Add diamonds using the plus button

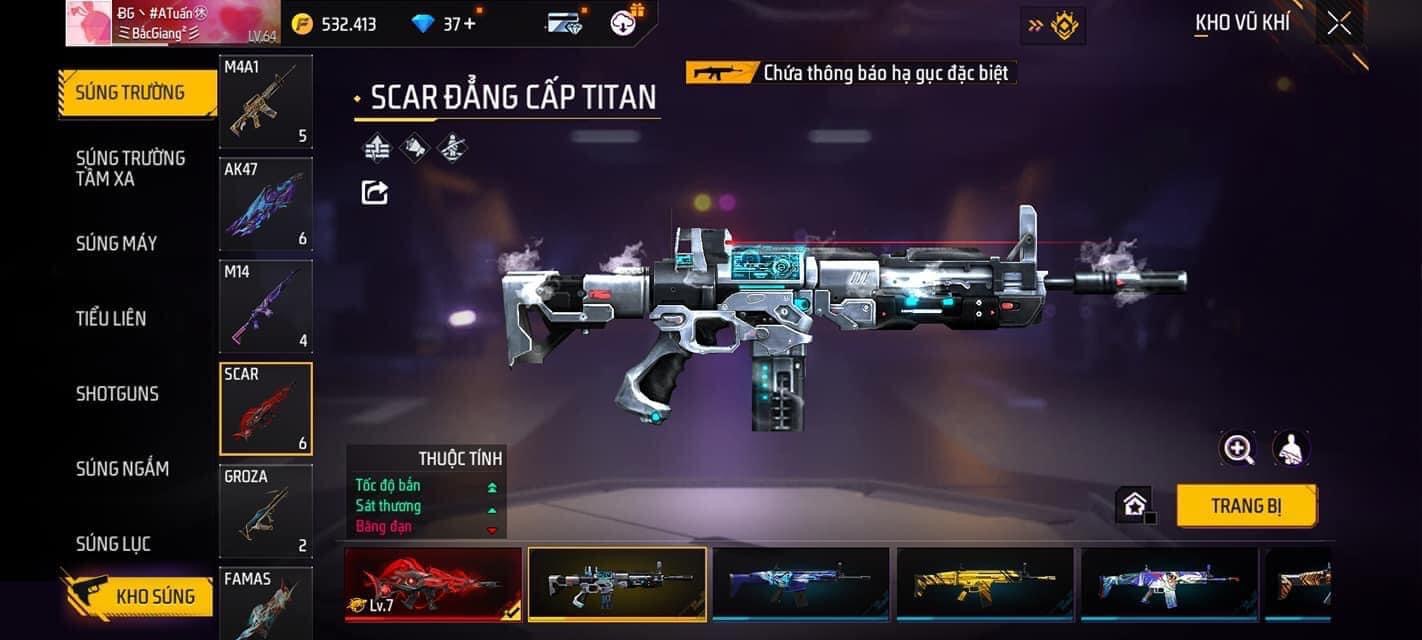point(470,24)
